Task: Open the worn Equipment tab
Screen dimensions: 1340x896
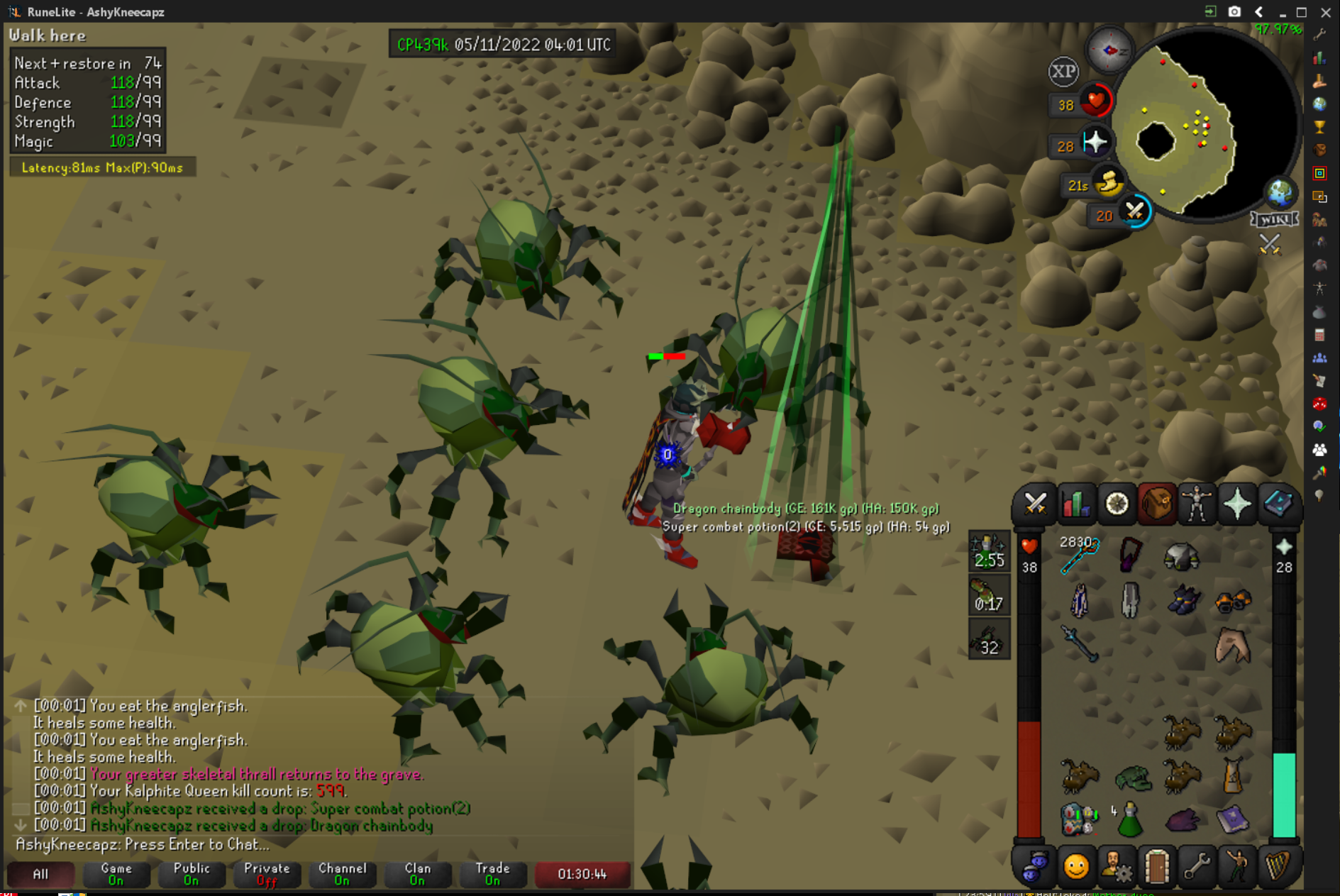Action: (1197, 504)
